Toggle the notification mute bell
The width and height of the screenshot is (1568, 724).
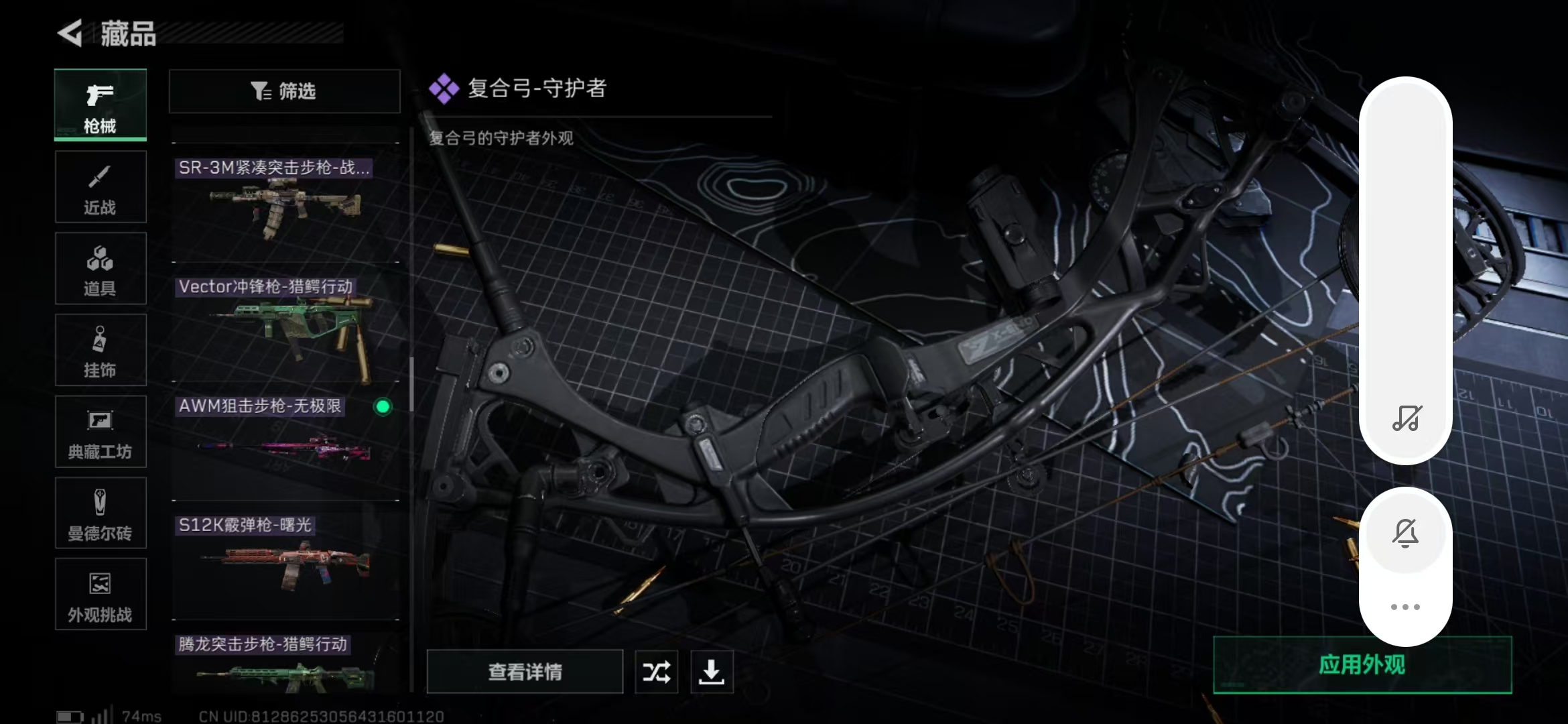(1406, 532)
